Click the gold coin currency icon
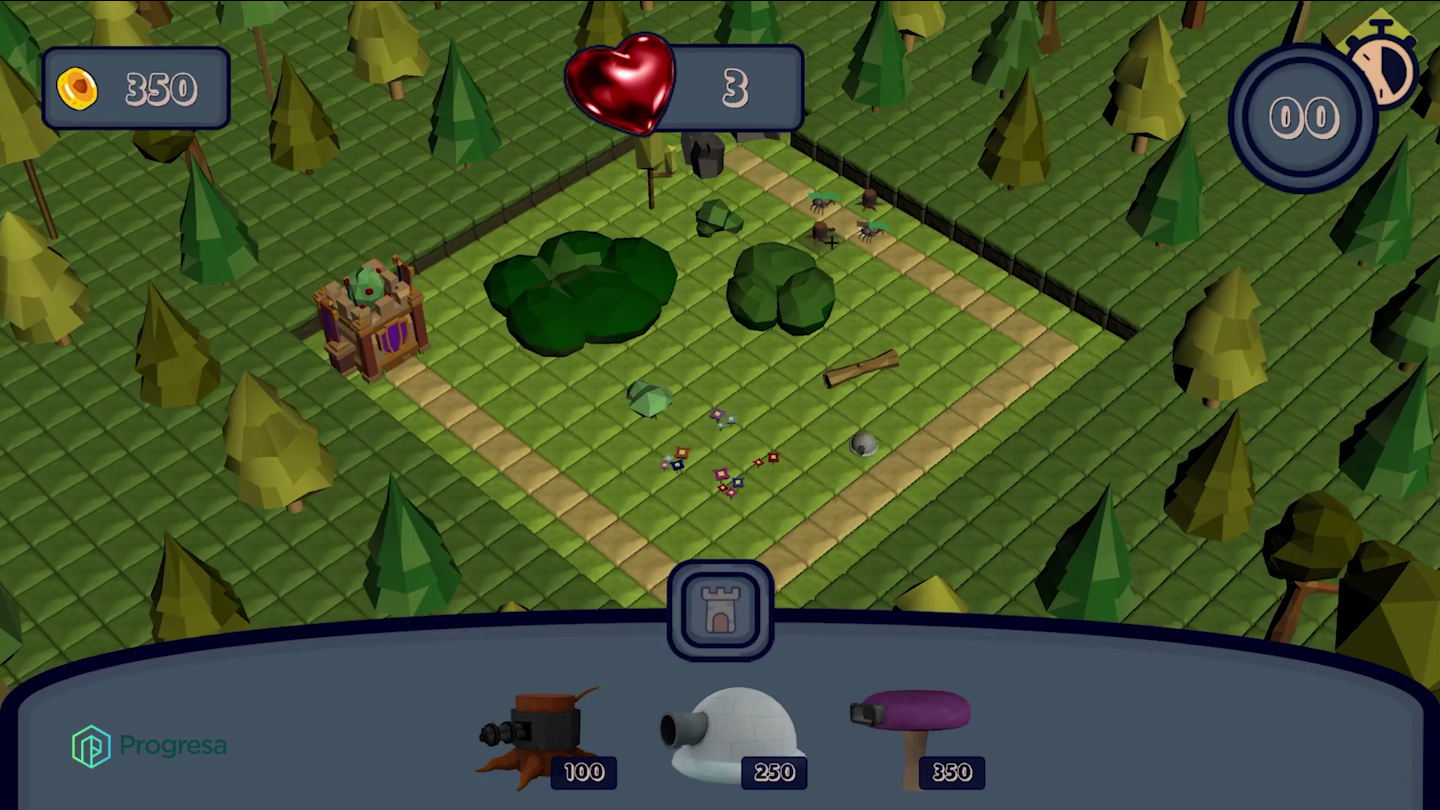The width and height of the screenshot is (1440, 810). 79,88
